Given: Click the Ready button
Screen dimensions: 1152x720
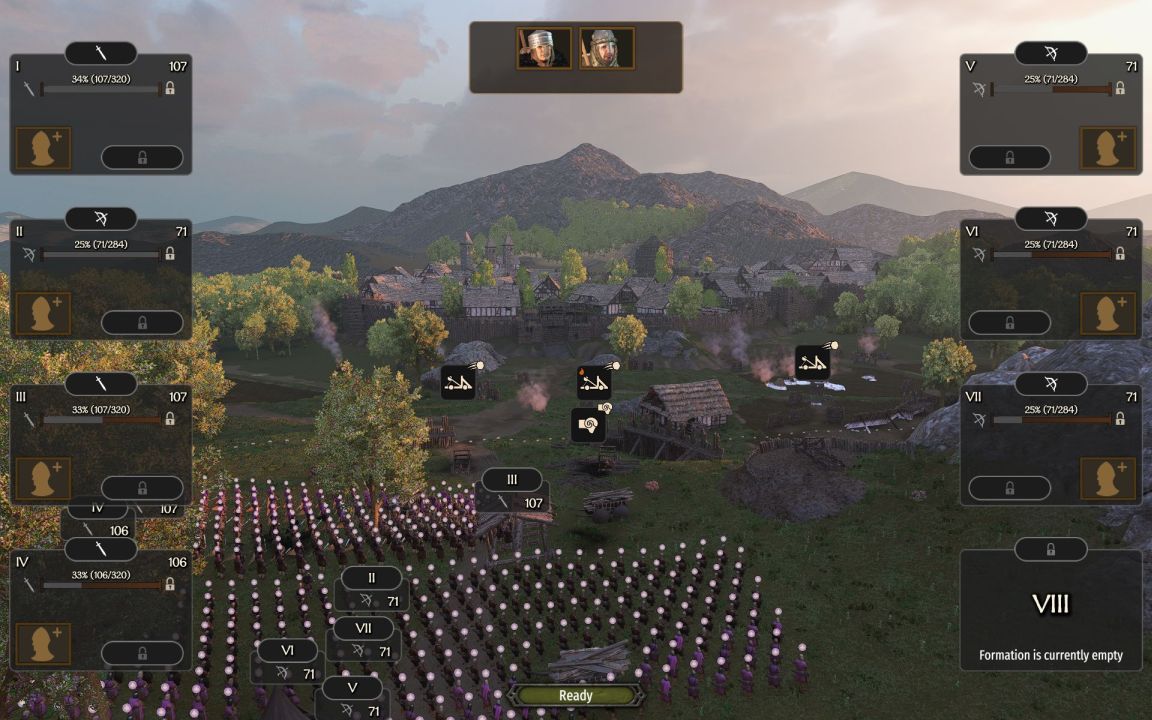Looking at the screenshot, I should click(x=575, y=695).
